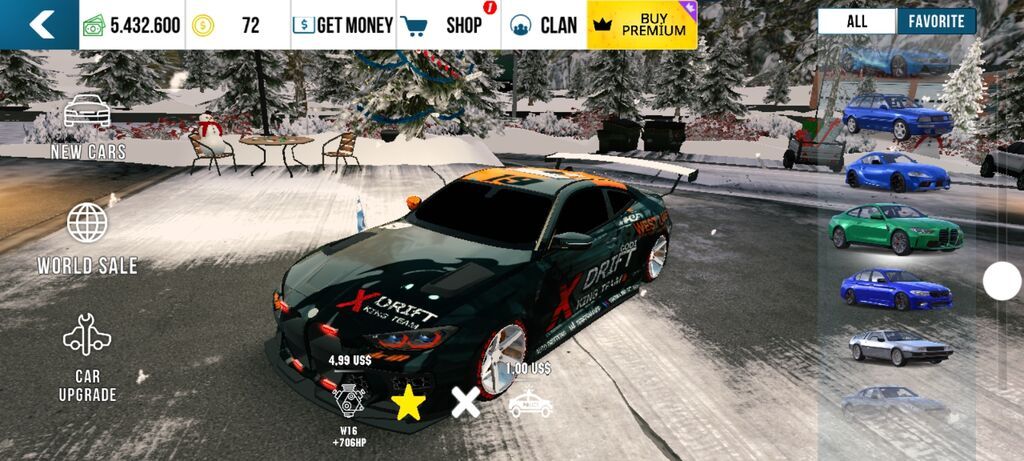Switch to the All cars tab

coord(856,21)
